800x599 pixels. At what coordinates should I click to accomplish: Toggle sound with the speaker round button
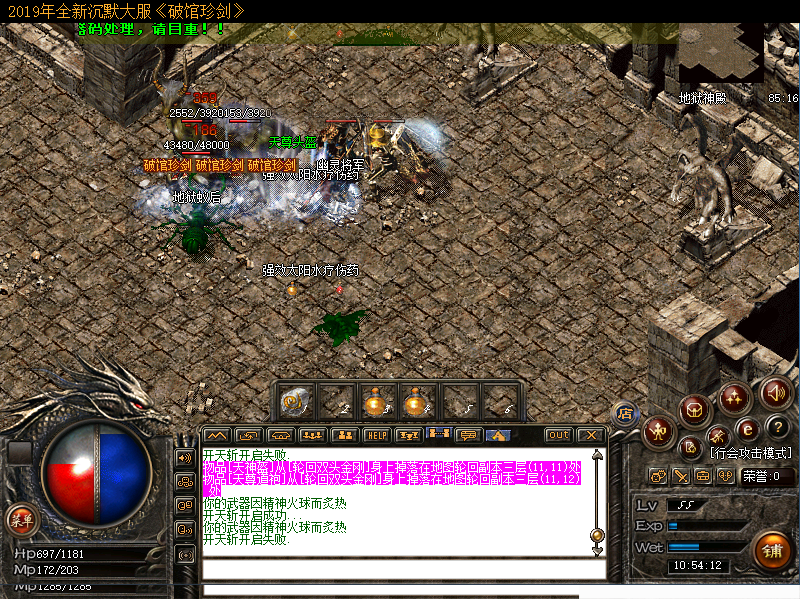click(775, 390)
